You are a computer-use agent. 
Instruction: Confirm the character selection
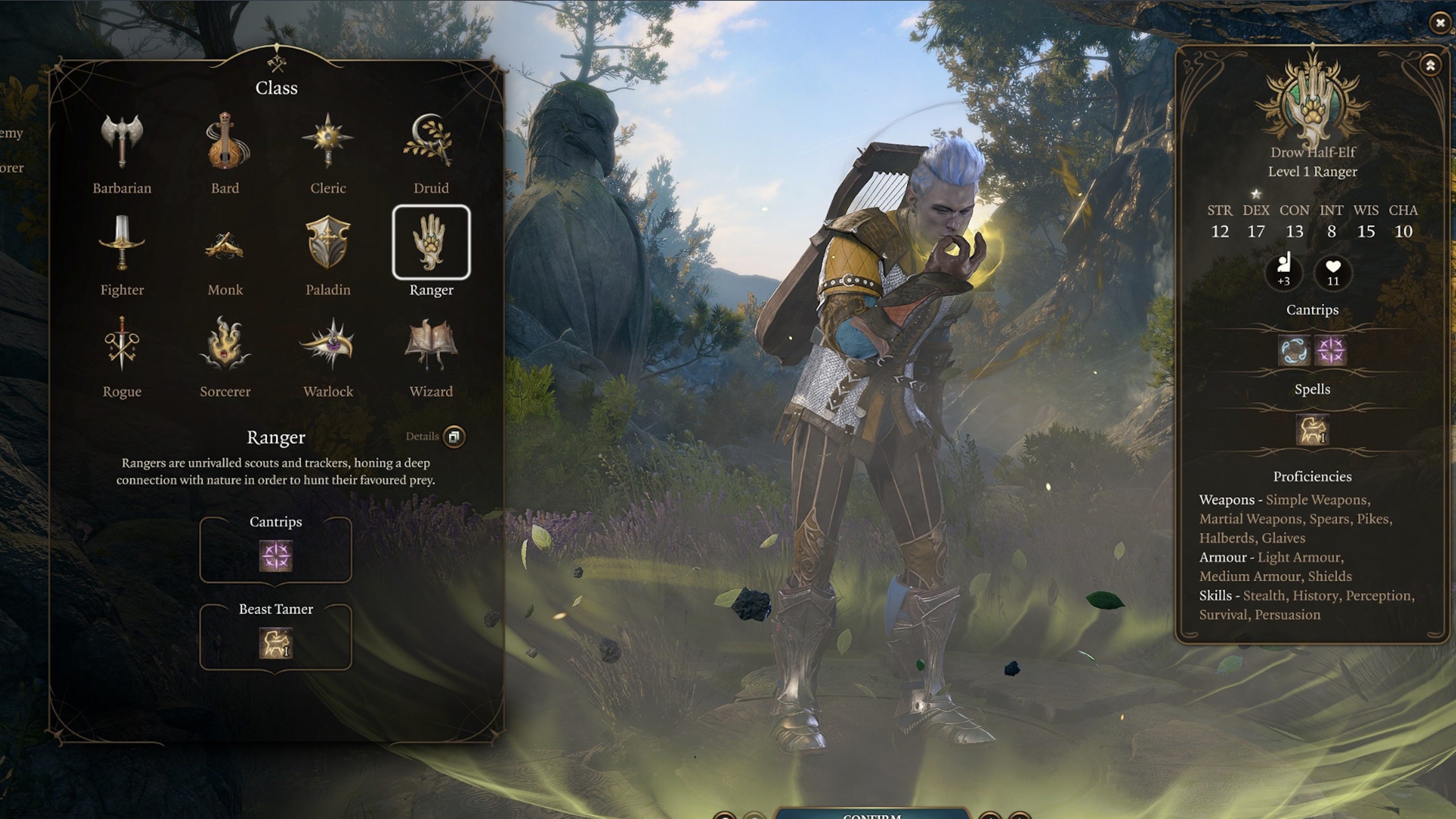871,813
